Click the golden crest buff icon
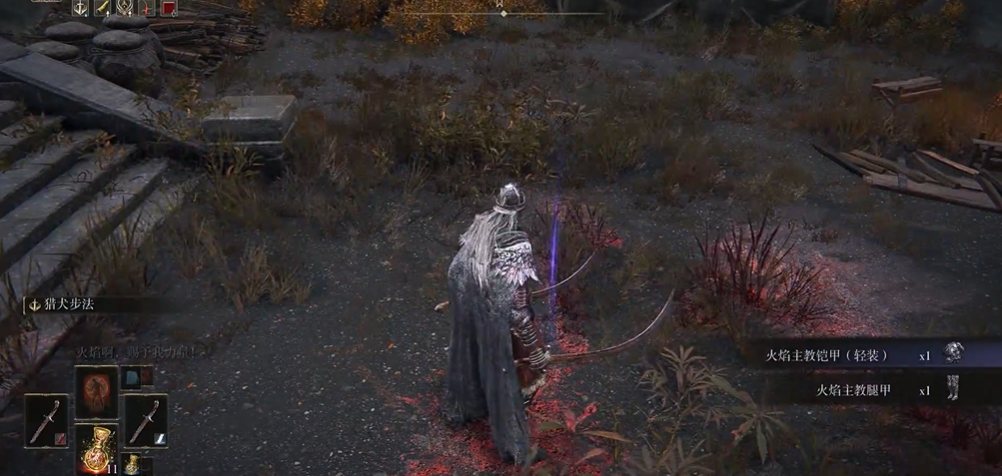Viewport: 1002px width, 476px height. [124, 7]
